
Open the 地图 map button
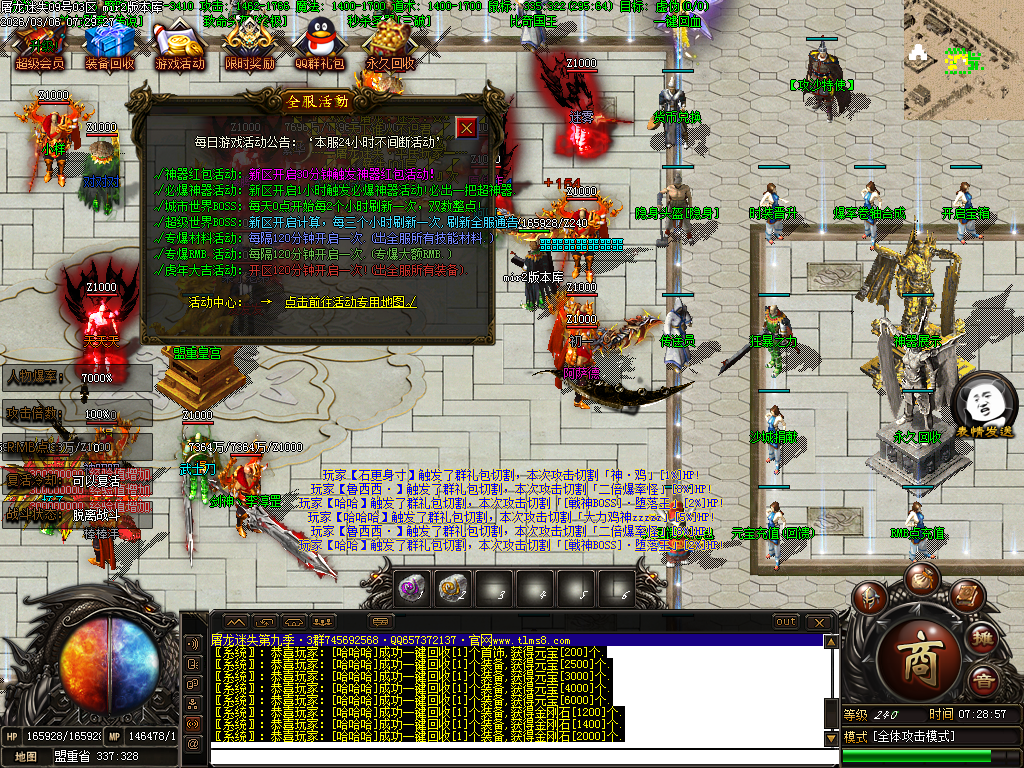(26, 757)
